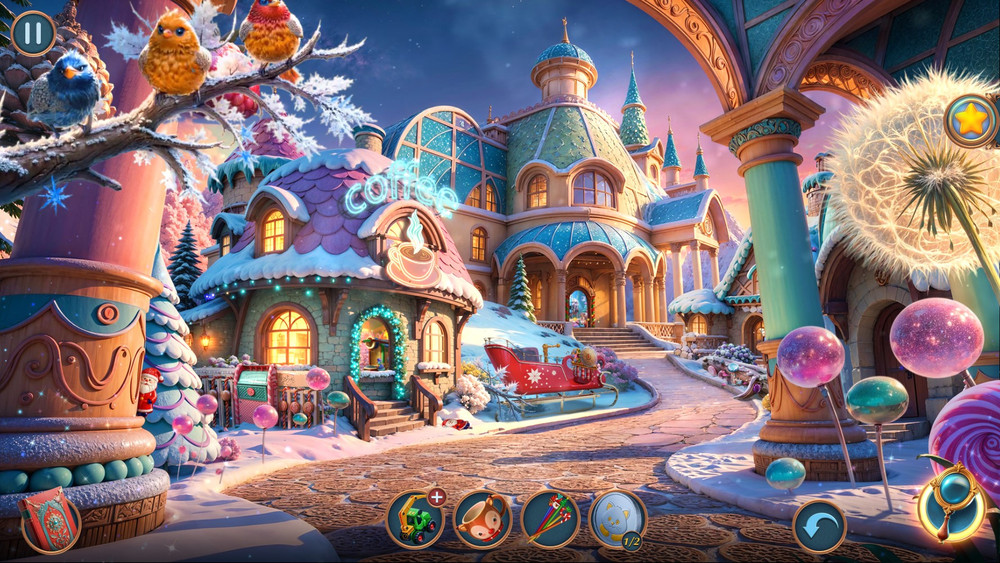Image resolution: width=1000 pixels, height=563 pixels.
Task: Select the toy excavator inventory item
Action: tap(415, 520)
